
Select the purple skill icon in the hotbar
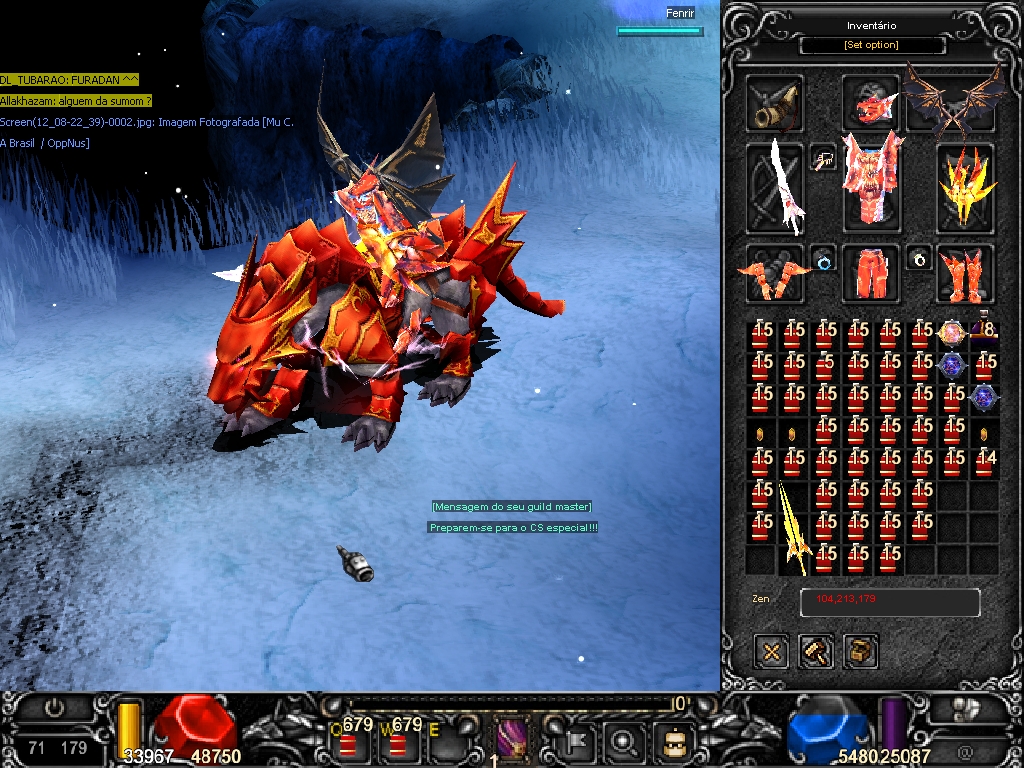[512, 741]
